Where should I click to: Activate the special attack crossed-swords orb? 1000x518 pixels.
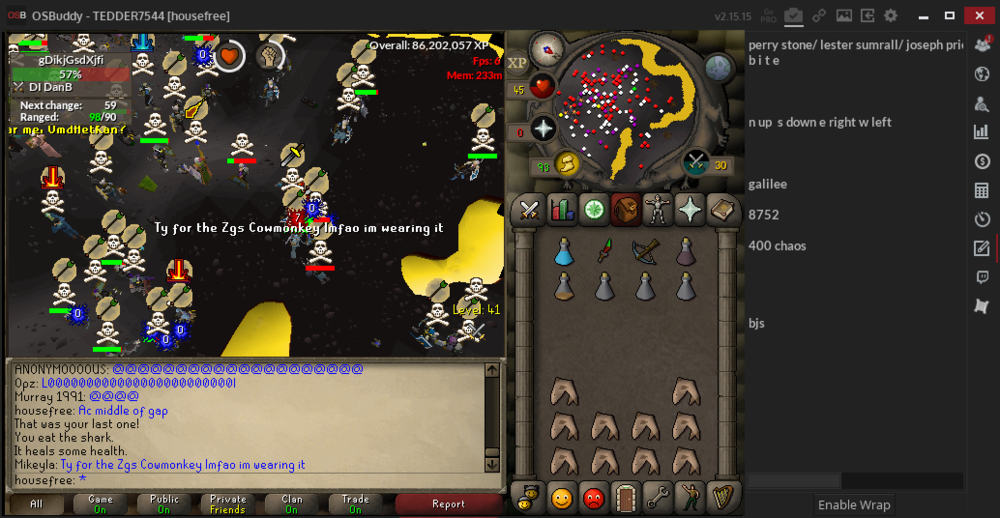[x=697, y=163]
